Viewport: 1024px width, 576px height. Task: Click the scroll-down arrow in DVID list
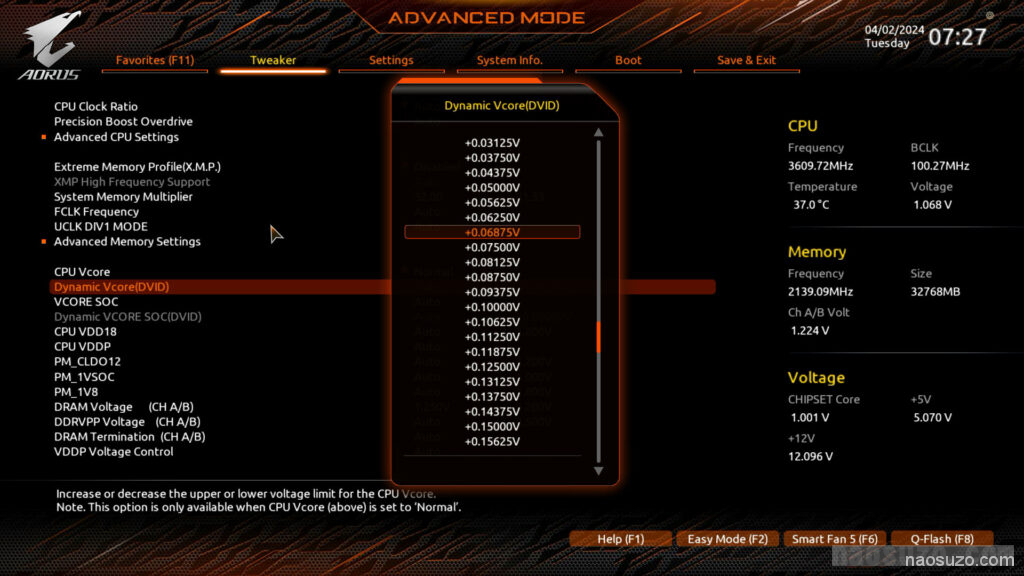tap(599, 470)
